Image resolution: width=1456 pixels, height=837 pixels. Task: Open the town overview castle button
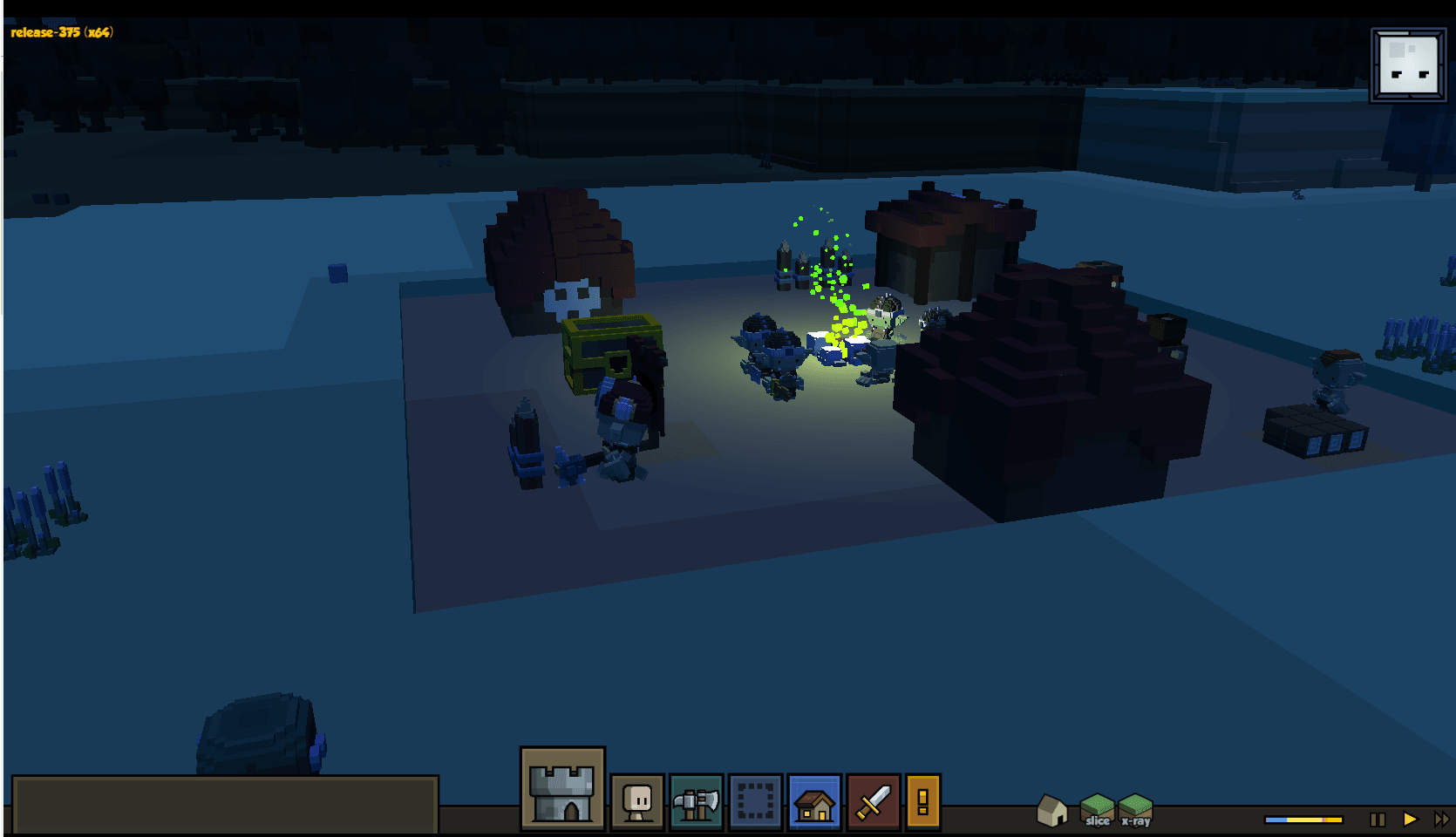562,789
